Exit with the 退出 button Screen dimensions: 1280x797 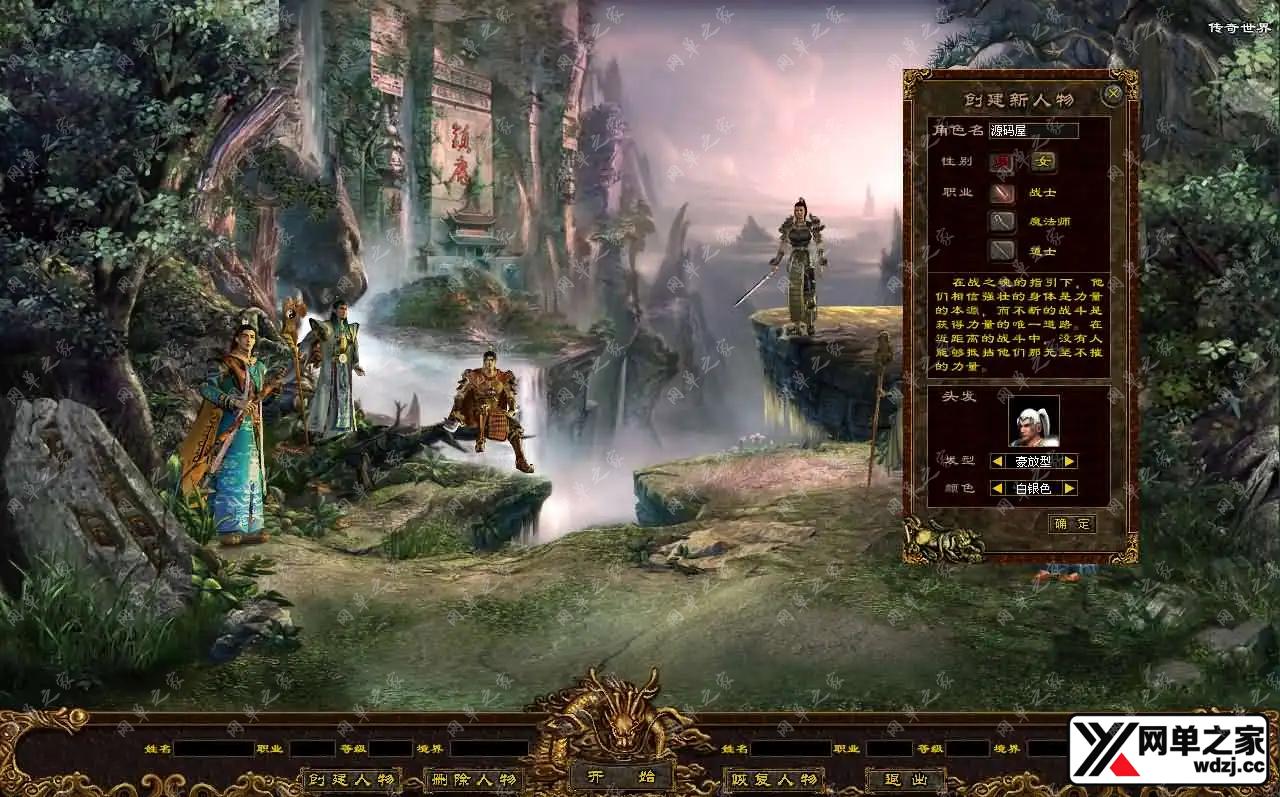pos(905,779)
